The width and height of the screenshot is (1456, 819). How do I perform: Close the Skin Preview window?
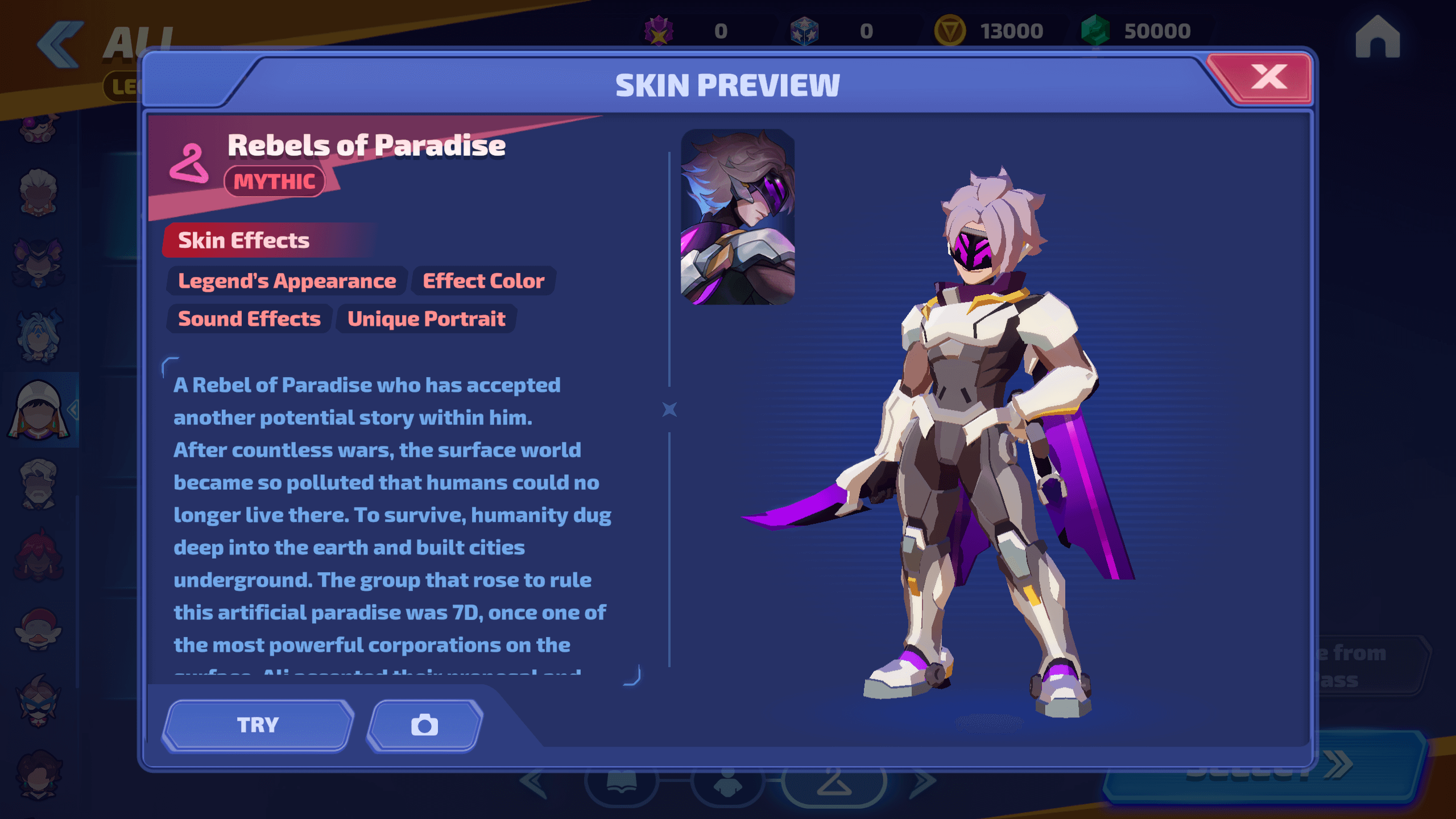(1268, 78)
